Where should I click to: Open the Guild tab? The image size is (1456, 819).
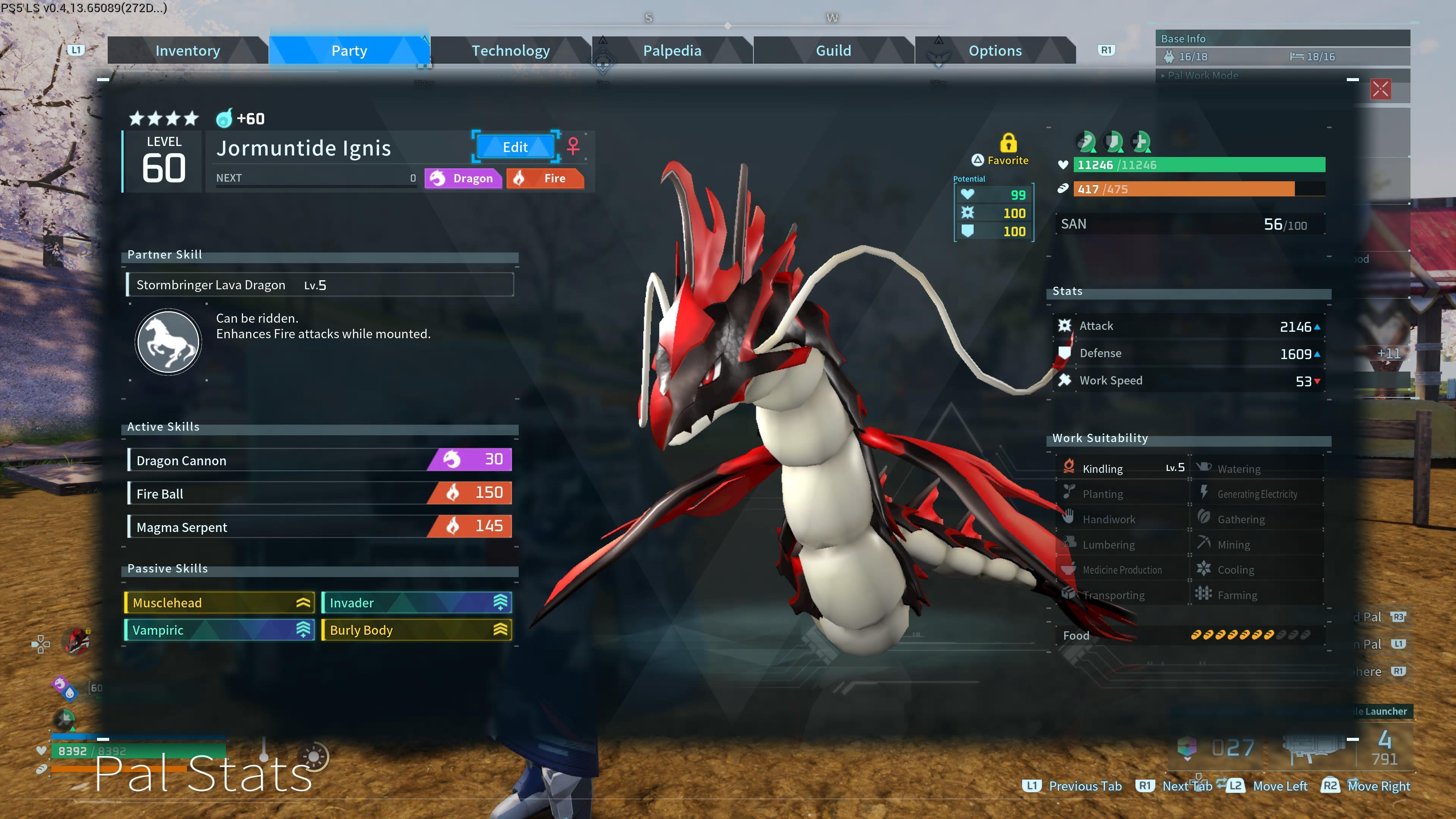click(x=833, y=51)
